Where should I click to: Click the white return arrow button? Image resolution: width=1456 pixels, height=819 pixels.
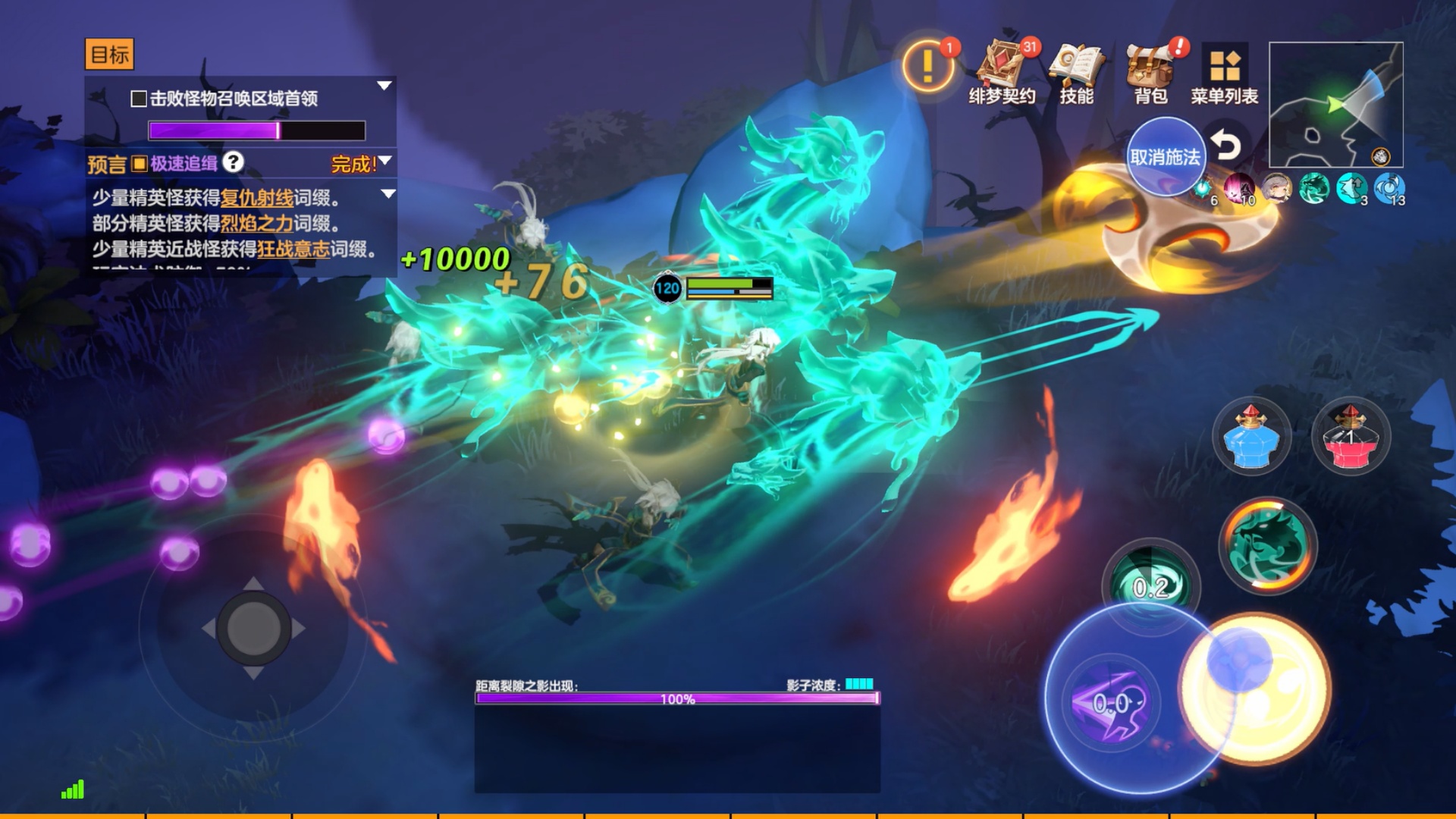click(1225, 144)
